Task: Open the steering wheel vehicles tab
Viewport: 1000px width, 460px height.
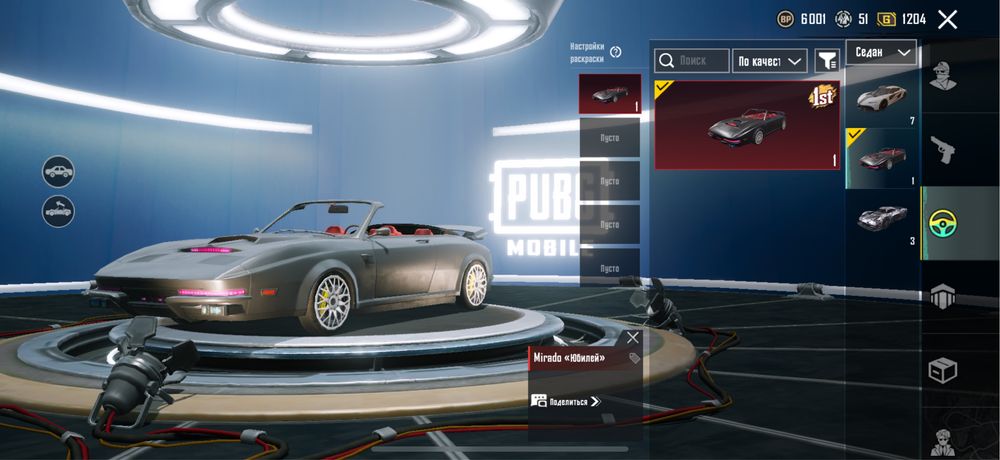Action: click(x=943, y=222)
